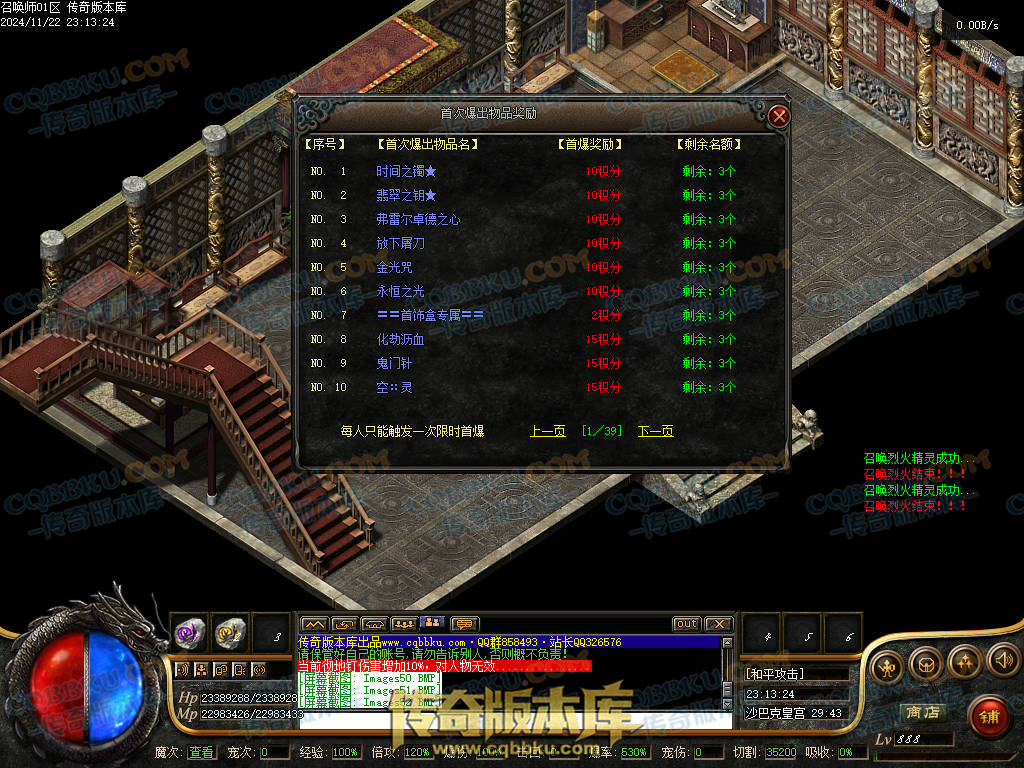Go to the next page (下一页)
This screenshot has height=768, width=1024.
coord(656,431)
